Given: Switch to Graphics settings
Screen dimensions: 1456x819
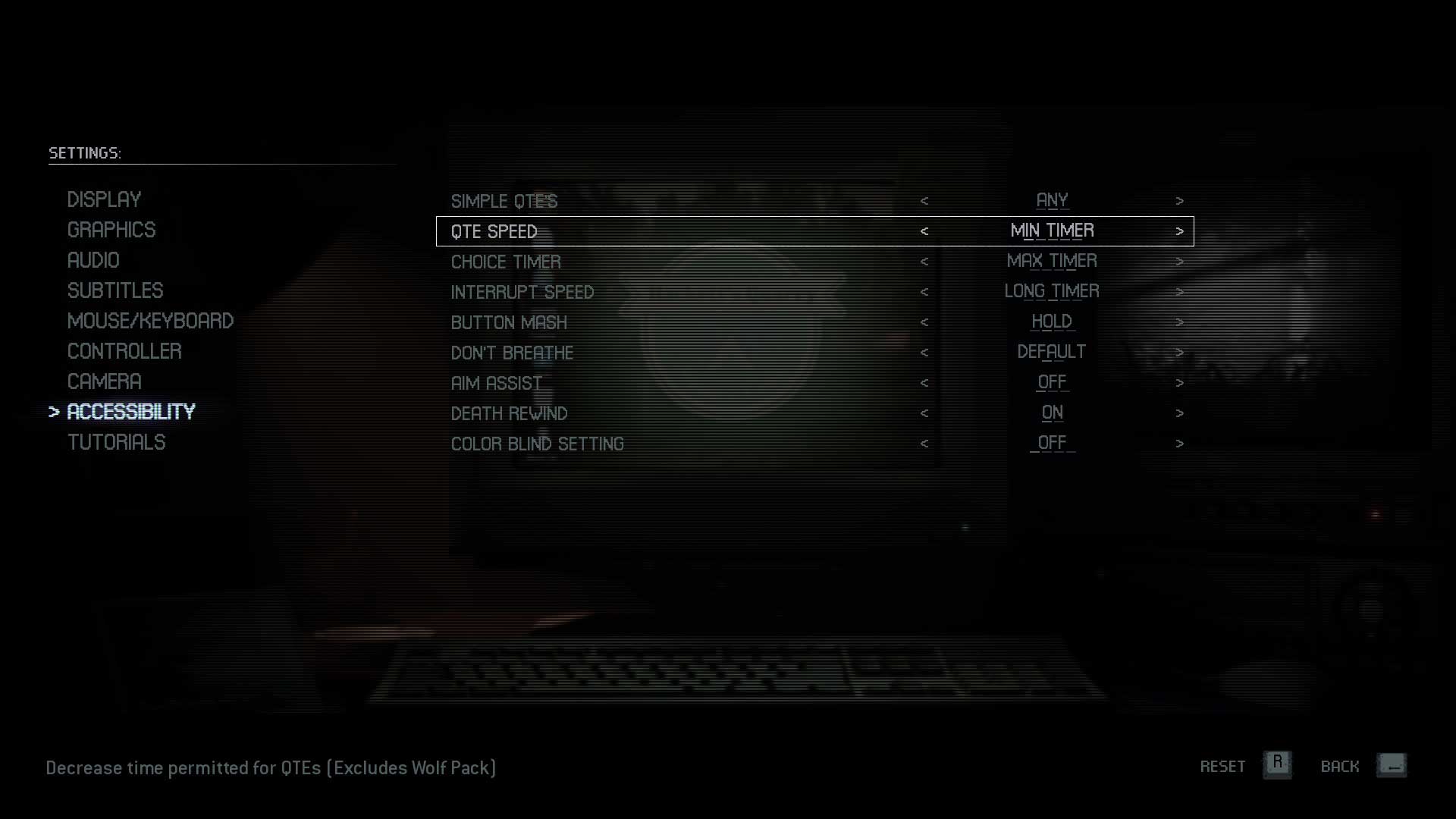Looking at the screenshot, I should (111, 230).
